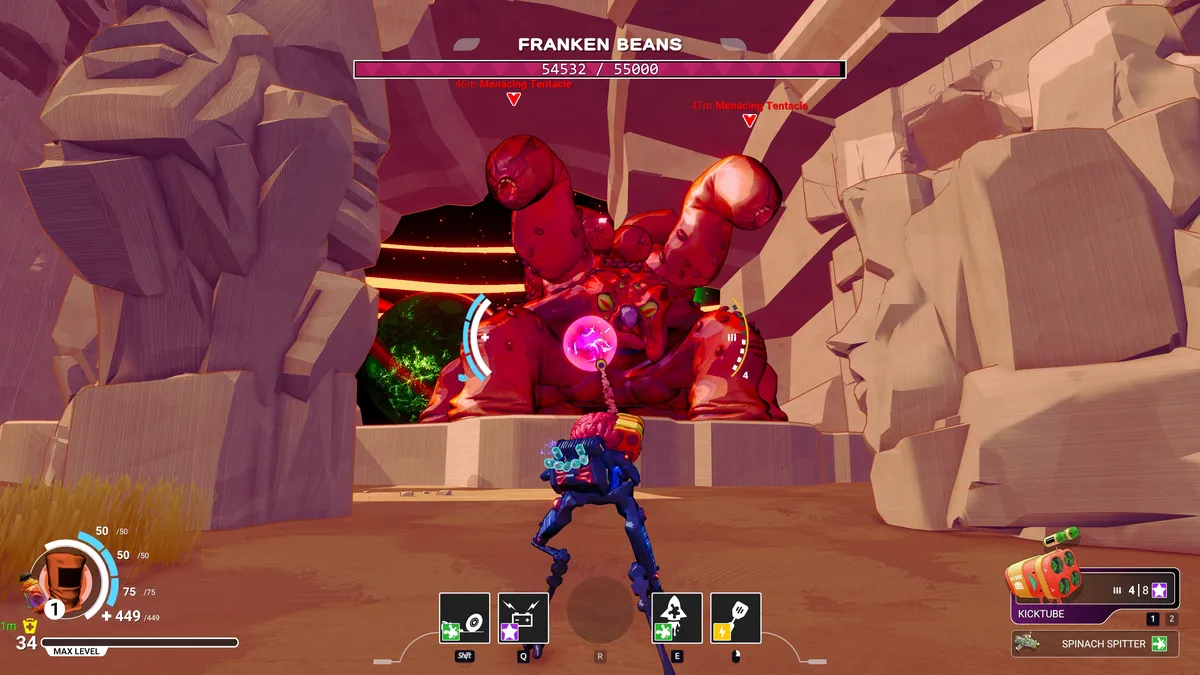Choose weapon slot number 1
The height and width of the screenshot is (675, 1200).
(x=1153, y=619)
